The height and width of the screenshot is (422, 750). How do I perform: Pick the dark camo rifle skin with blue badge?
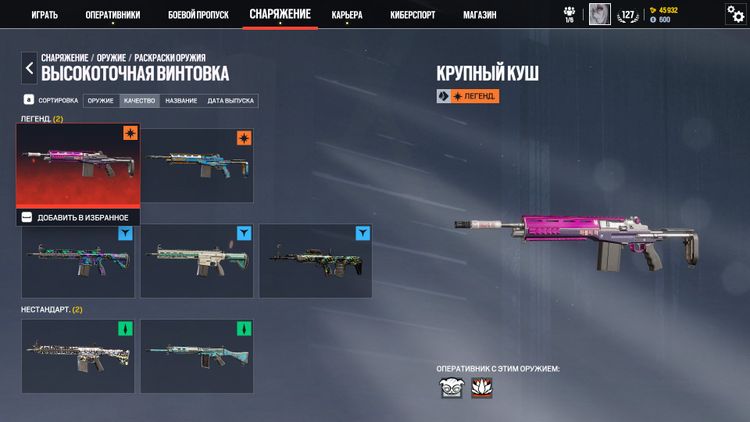point(315,260)
